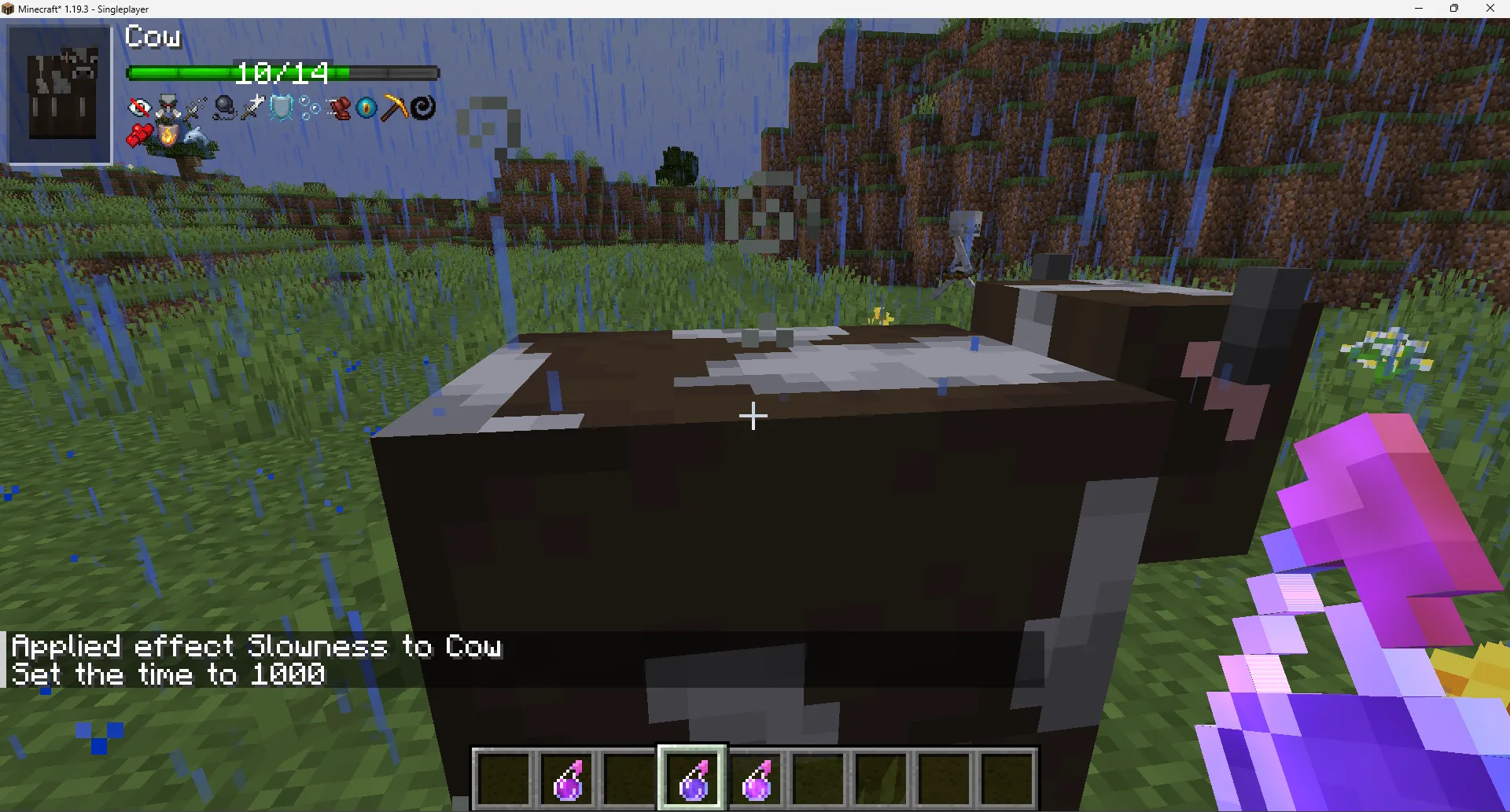Image resolution: width=1510 pixels, height=812 pixels.
Task: Click the fire shield Fire Resistance icon
Action: pyautogui.click(x=168, y=135)
